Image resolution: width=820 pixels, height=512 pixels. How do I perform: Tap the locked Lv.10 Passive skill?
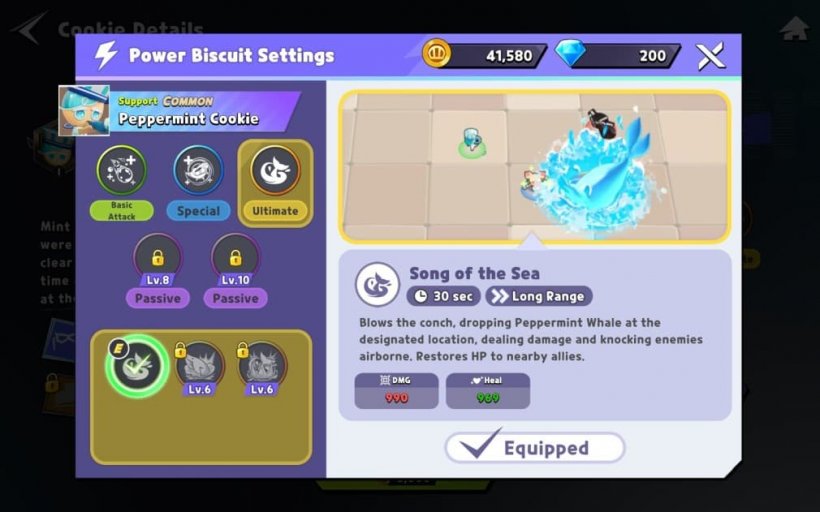pos(235,259)
